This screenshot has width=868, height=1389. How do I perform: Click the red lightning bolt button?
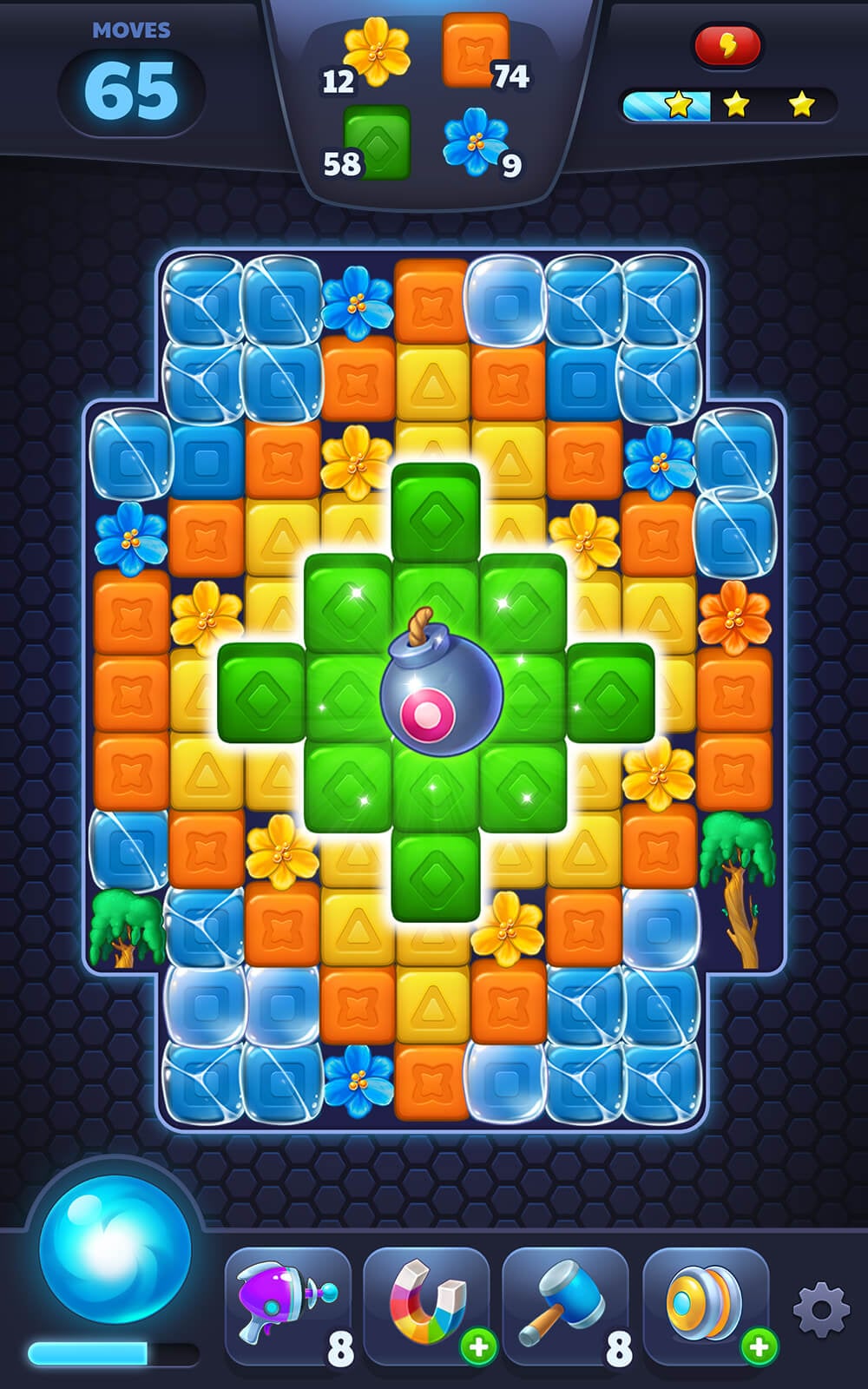(x=727, y=45)
